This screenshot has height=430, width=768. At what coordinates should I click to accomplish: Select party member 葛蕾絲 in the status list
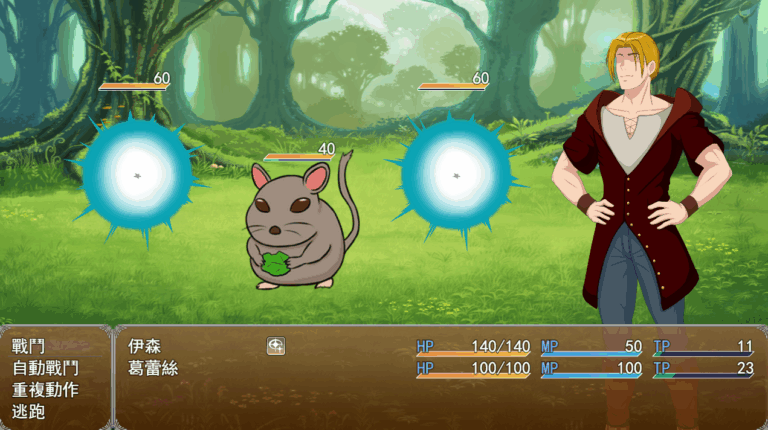click(153, 368)
